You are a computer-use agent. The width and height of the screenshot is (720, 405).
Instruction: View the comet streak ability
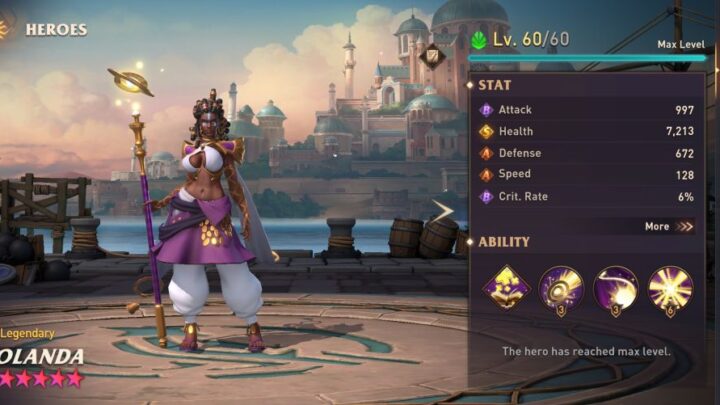pos(615,288)
